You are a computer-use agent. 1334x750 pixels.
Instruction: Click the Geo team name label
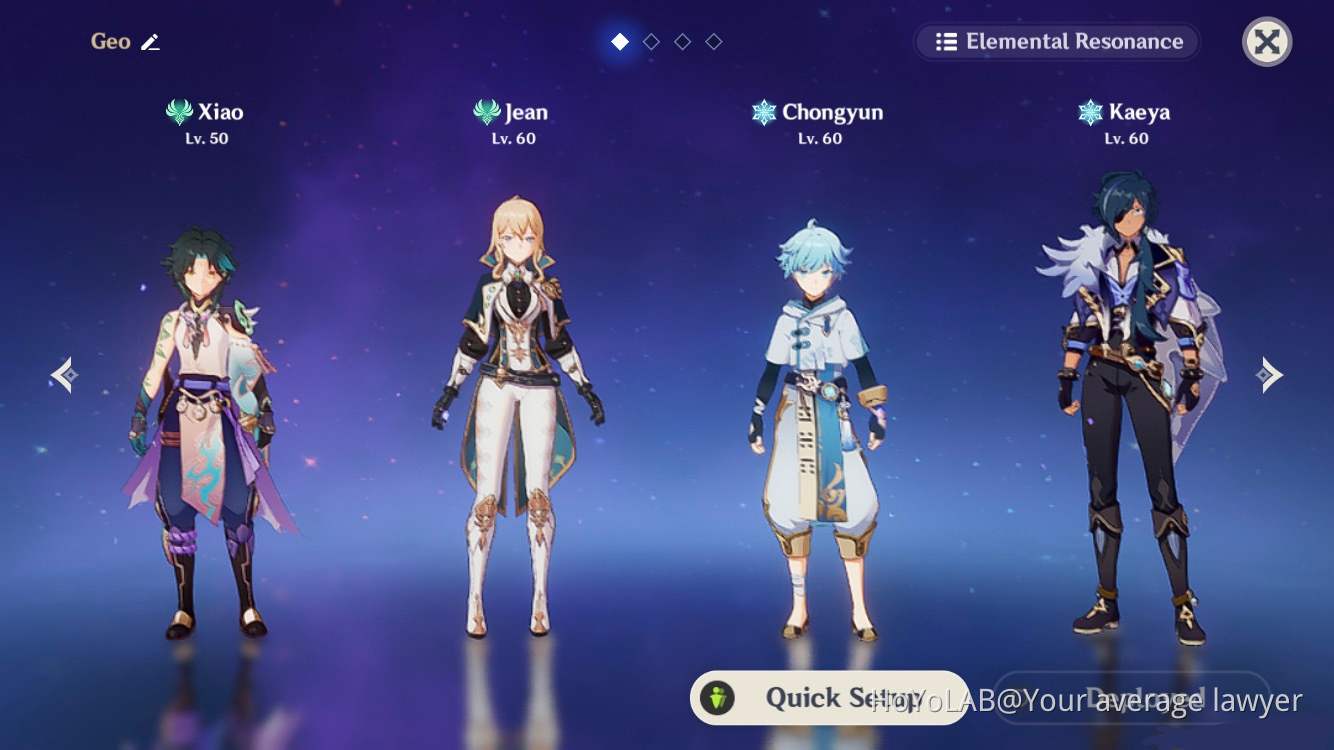110,41
